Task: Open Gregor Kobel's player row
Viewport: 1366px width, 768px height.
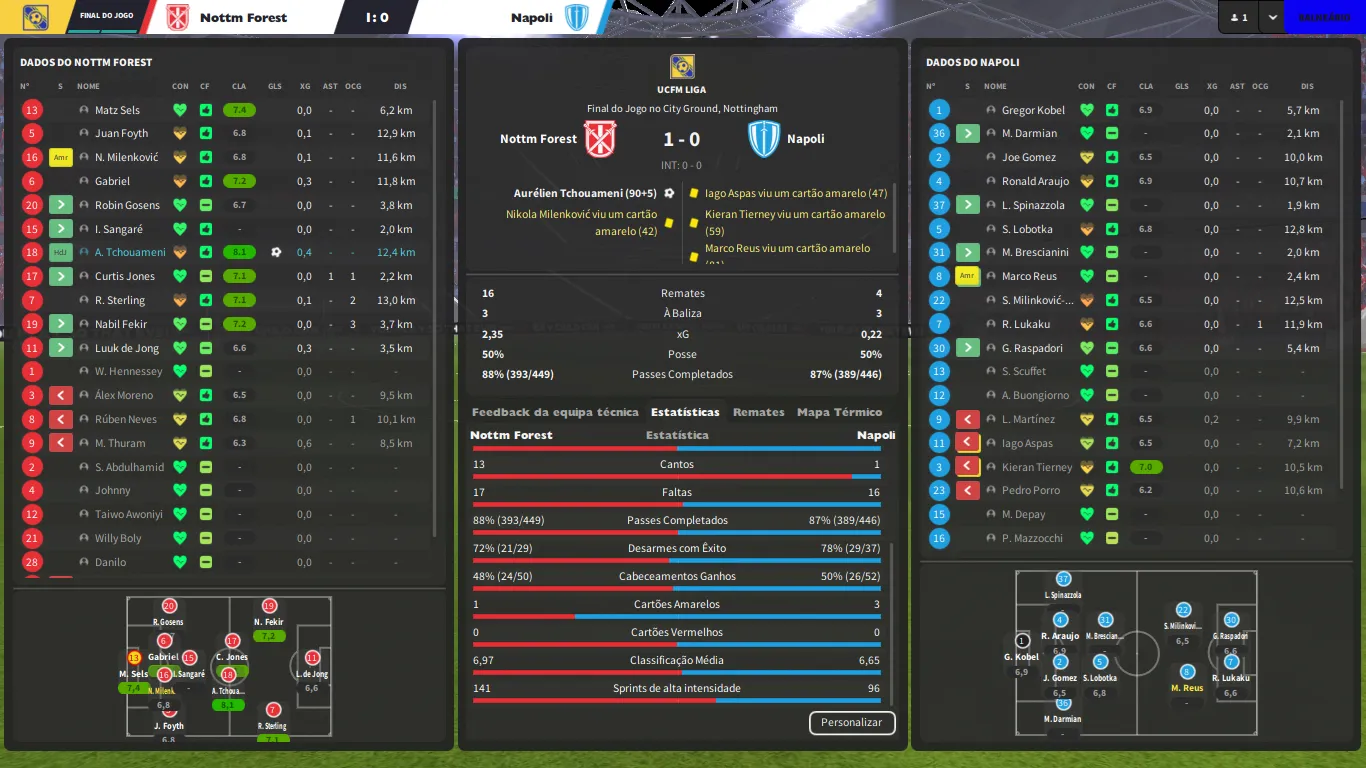Action: tap(1033, 110)
